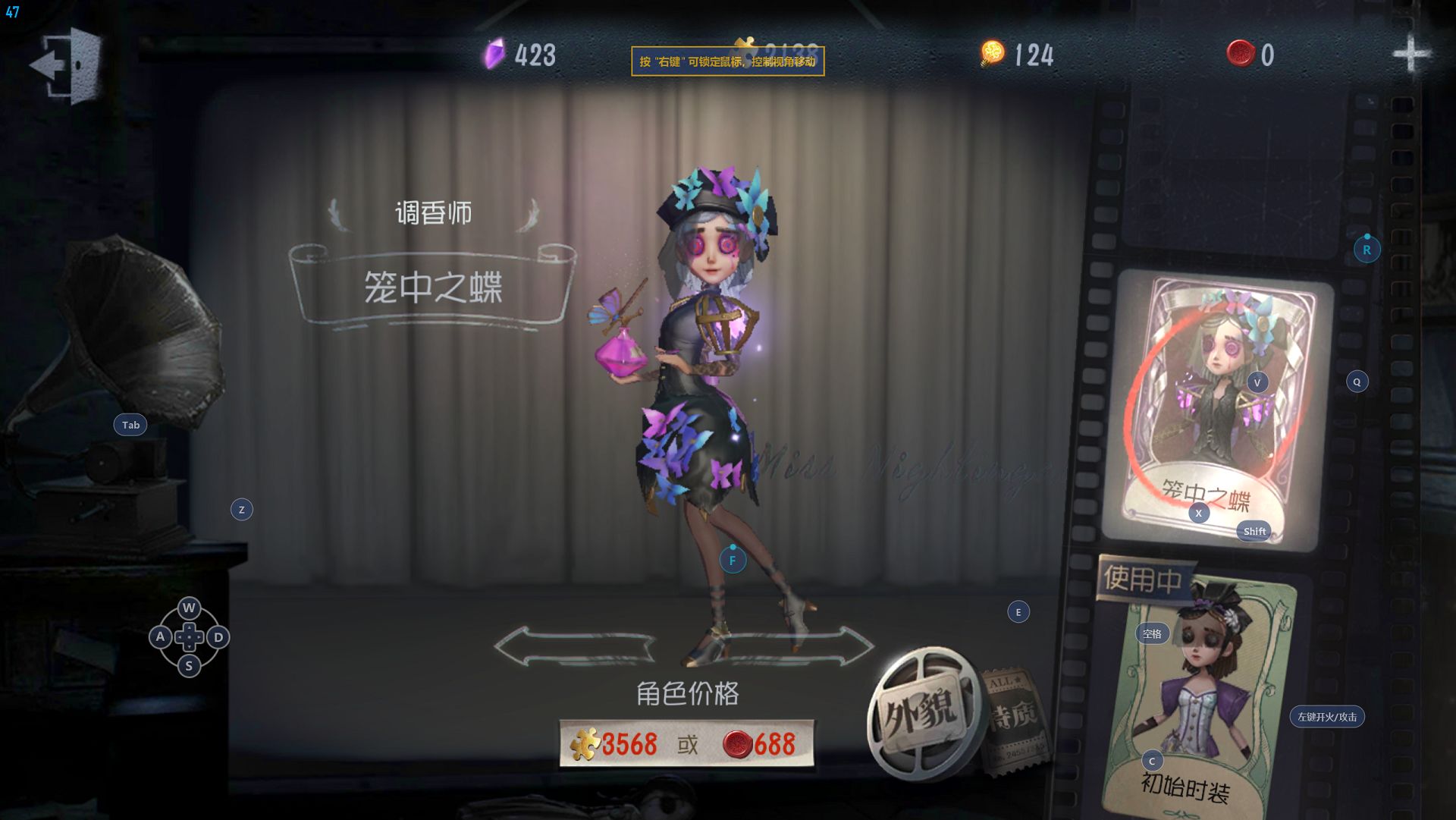Exit via the door back icon

[x=67, y=65]
